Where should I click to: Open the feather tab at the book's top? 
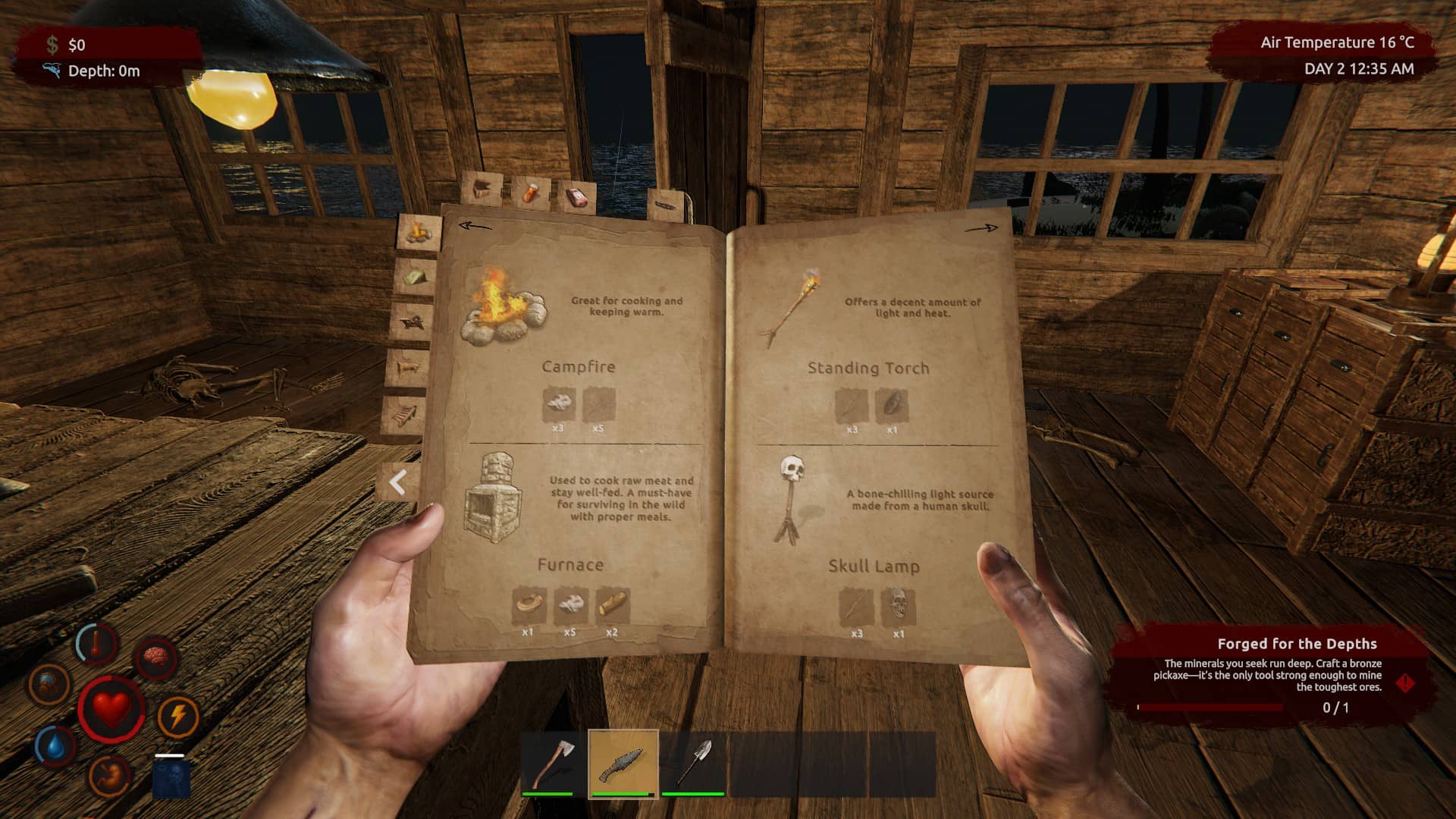667,206
